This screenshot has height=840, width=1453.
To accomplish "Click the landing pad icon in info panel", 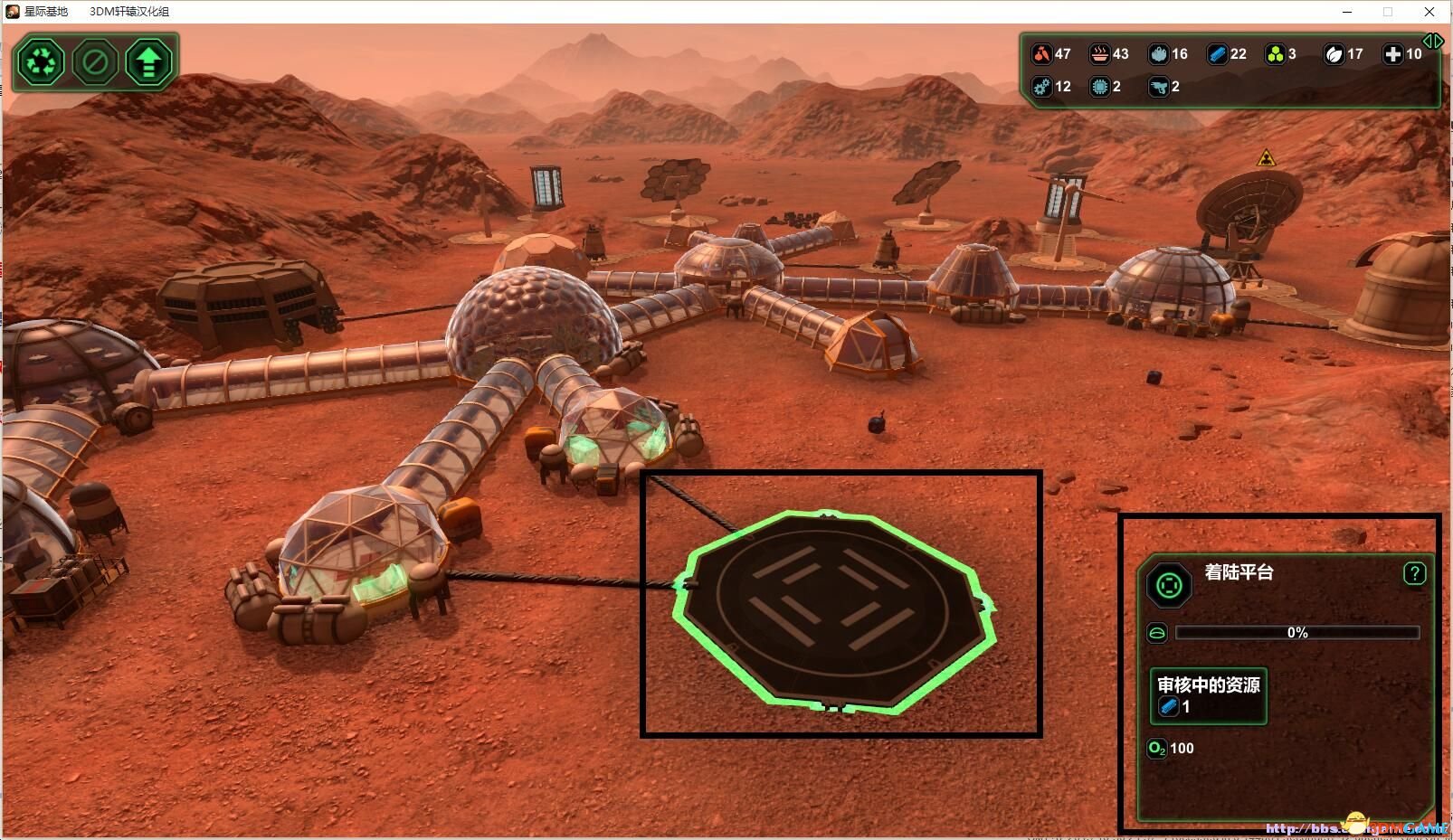I will point(1169,585).
